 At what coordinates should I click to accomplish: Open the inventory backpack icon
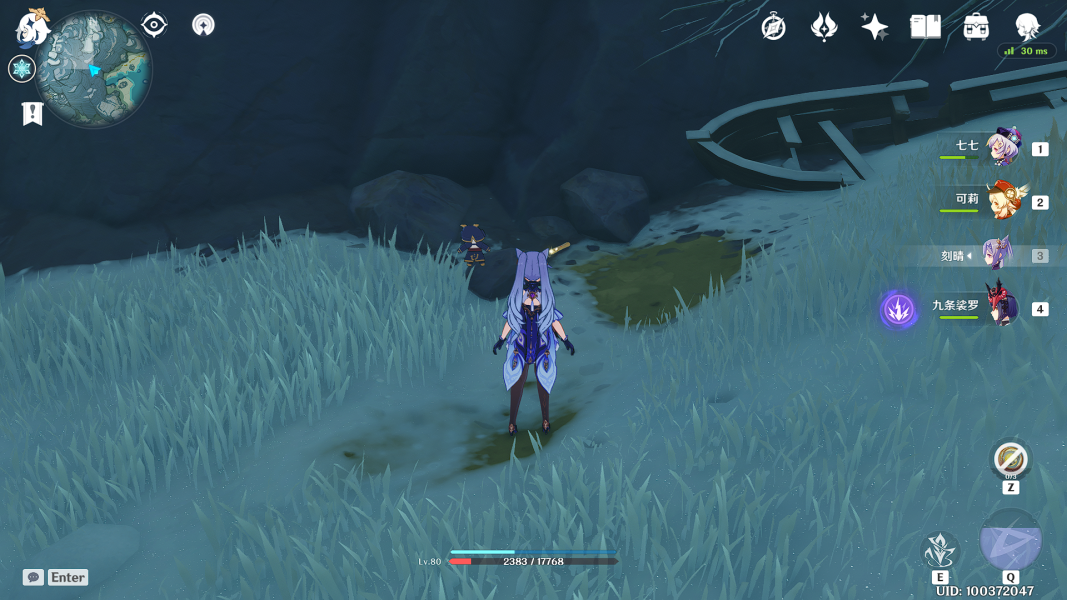(976, 27)
